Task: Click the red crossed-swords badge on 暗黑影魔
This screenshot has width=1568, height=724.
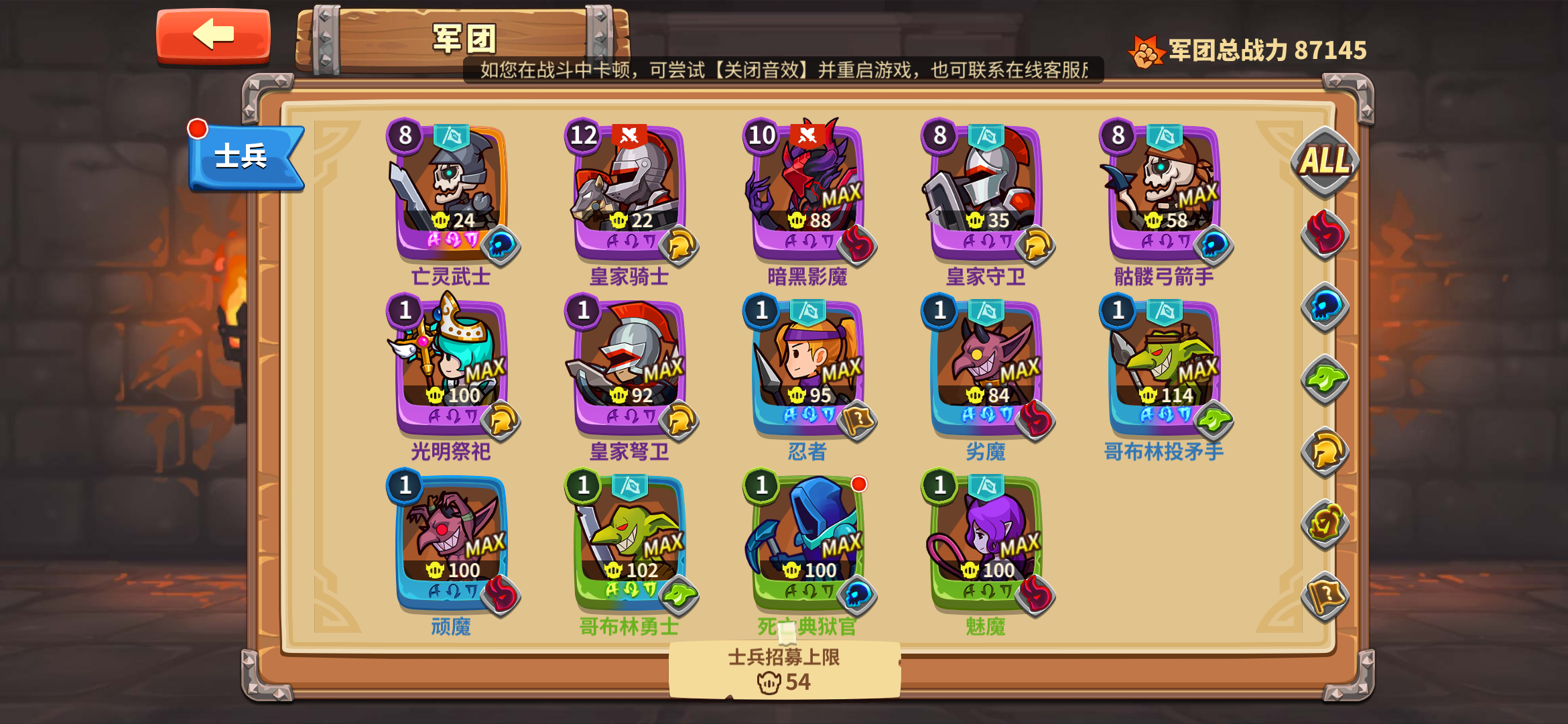Action: pos(805,137)
